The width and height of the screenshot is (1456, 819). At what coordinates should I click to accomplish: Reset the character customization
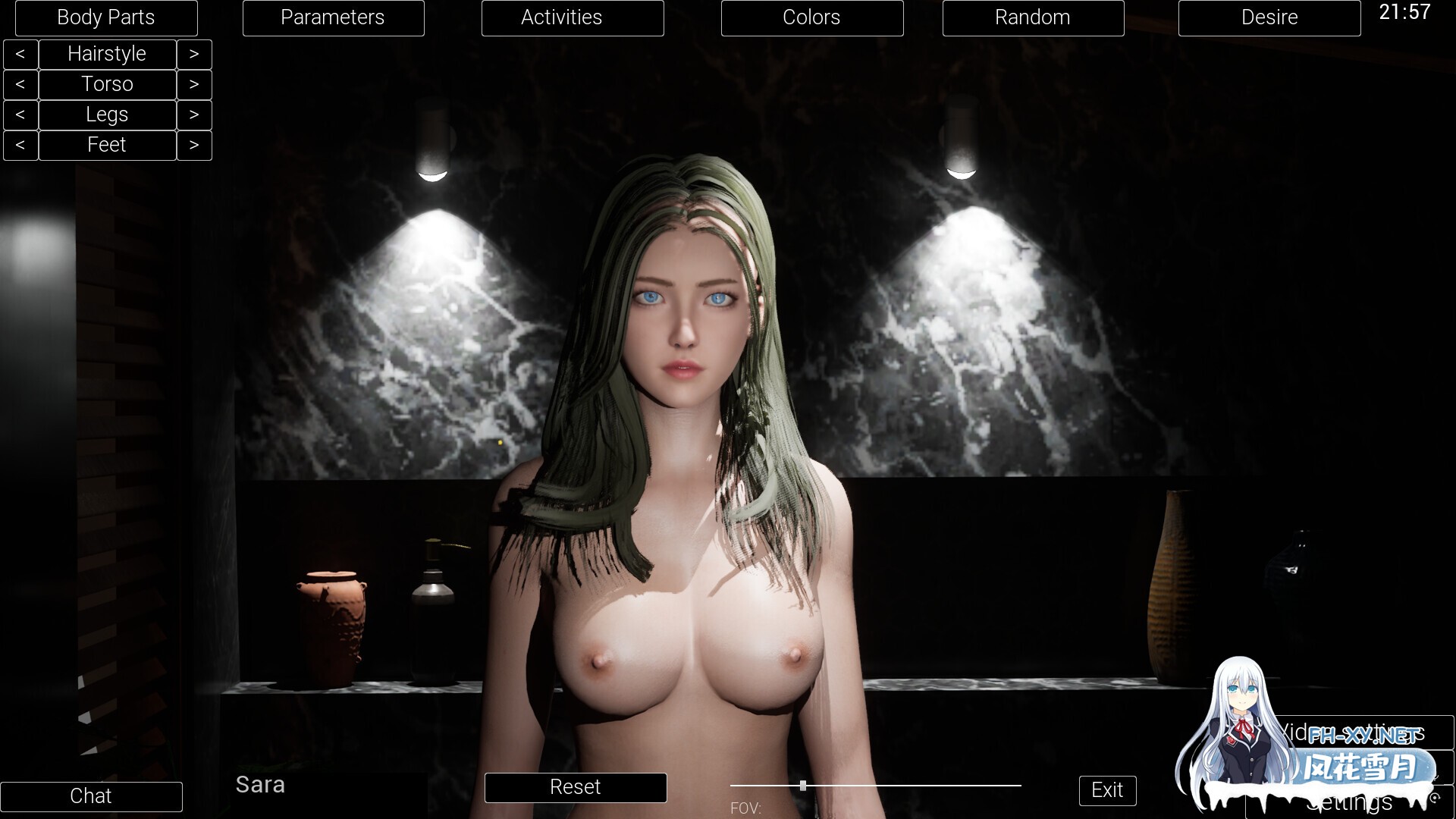tap(575, 787)
